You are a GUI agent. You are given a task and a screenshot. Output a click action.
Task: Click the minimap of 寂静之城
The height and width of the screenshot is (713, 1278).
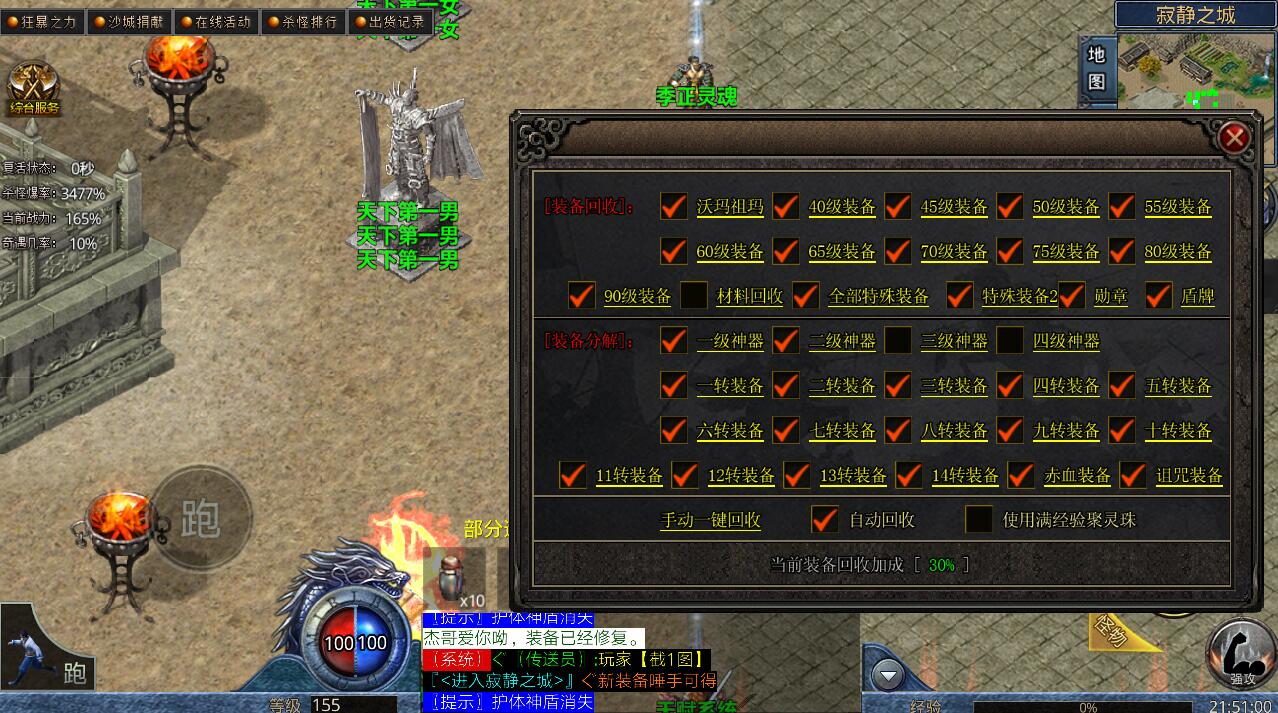coord(1194,70)
